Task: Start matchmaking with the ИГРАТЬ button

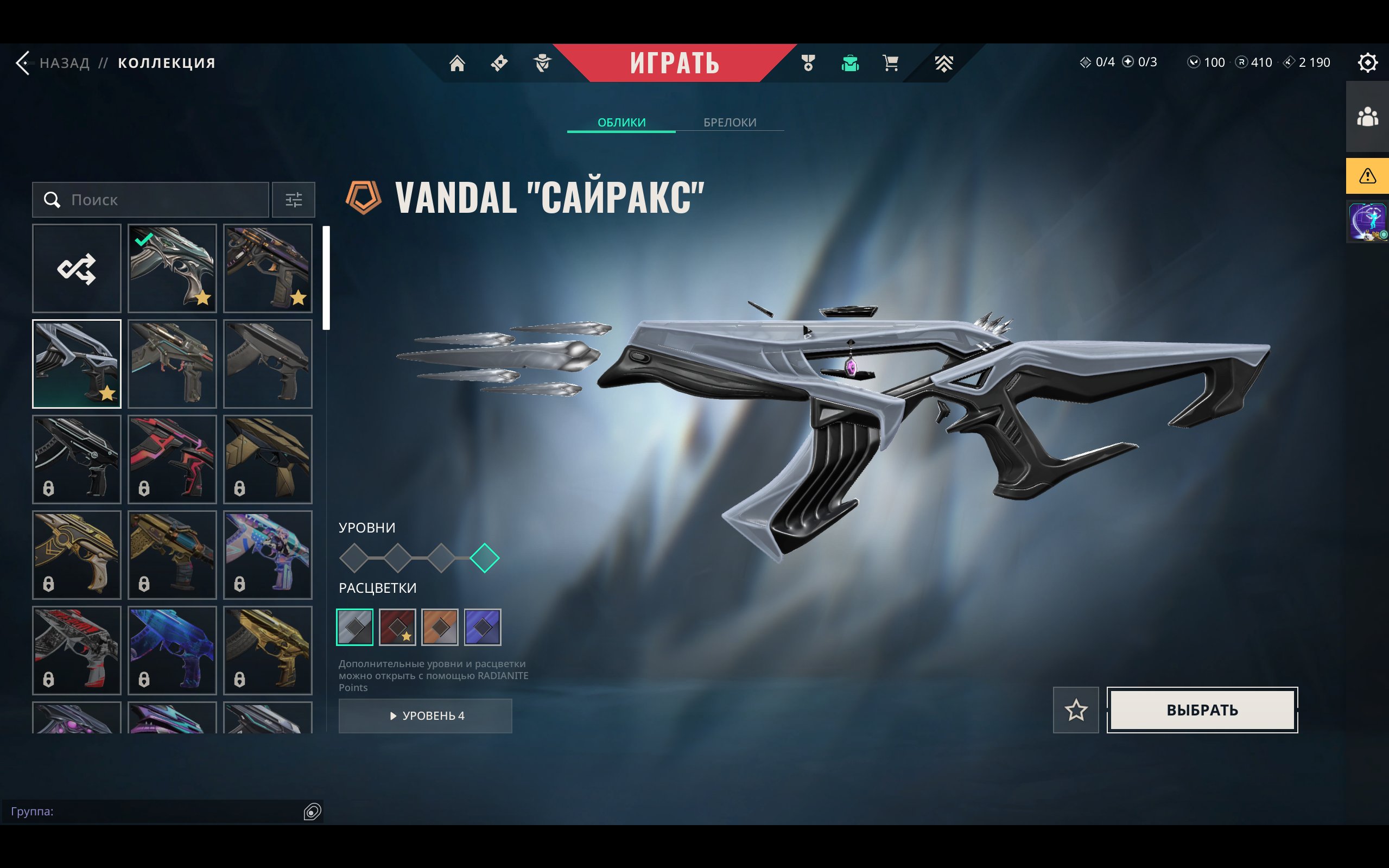Action: coord(674,62)
